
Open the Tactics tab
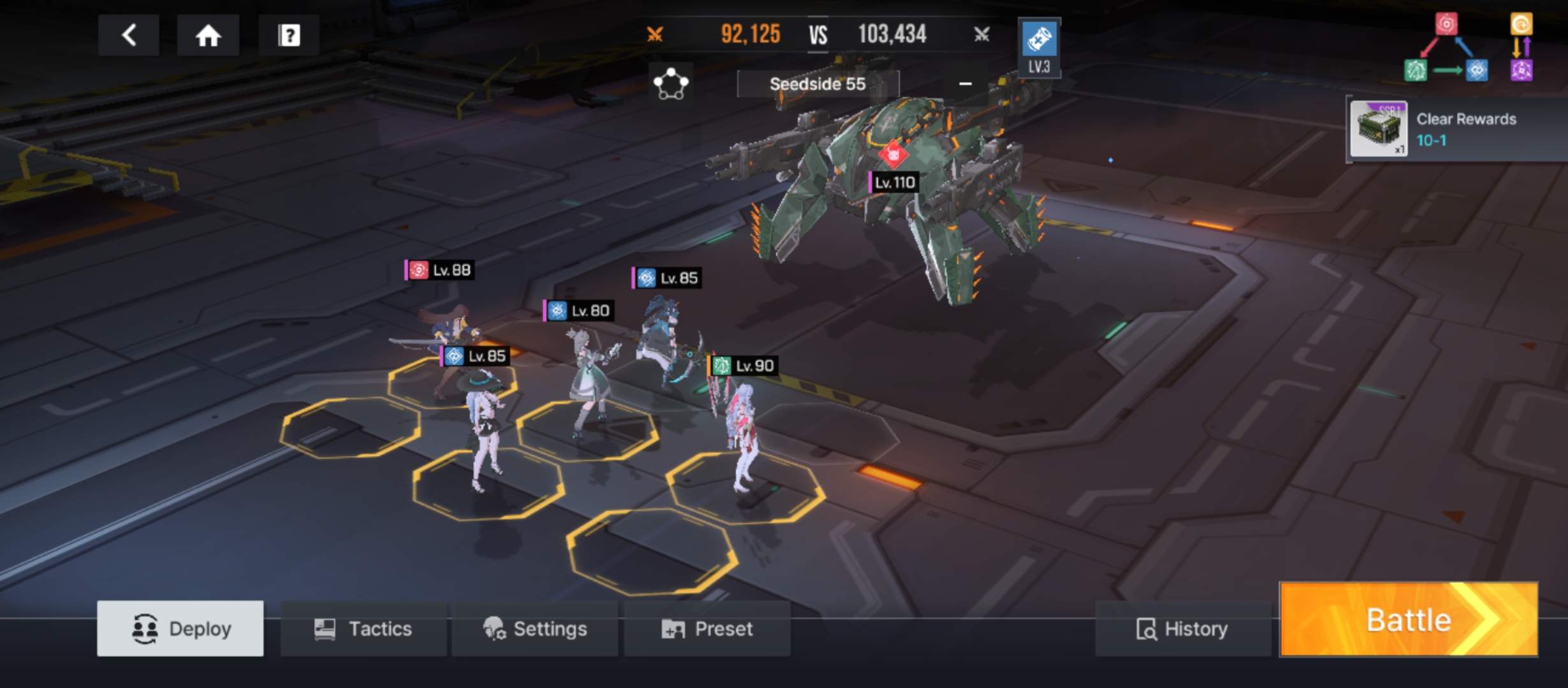pos(363,629)
